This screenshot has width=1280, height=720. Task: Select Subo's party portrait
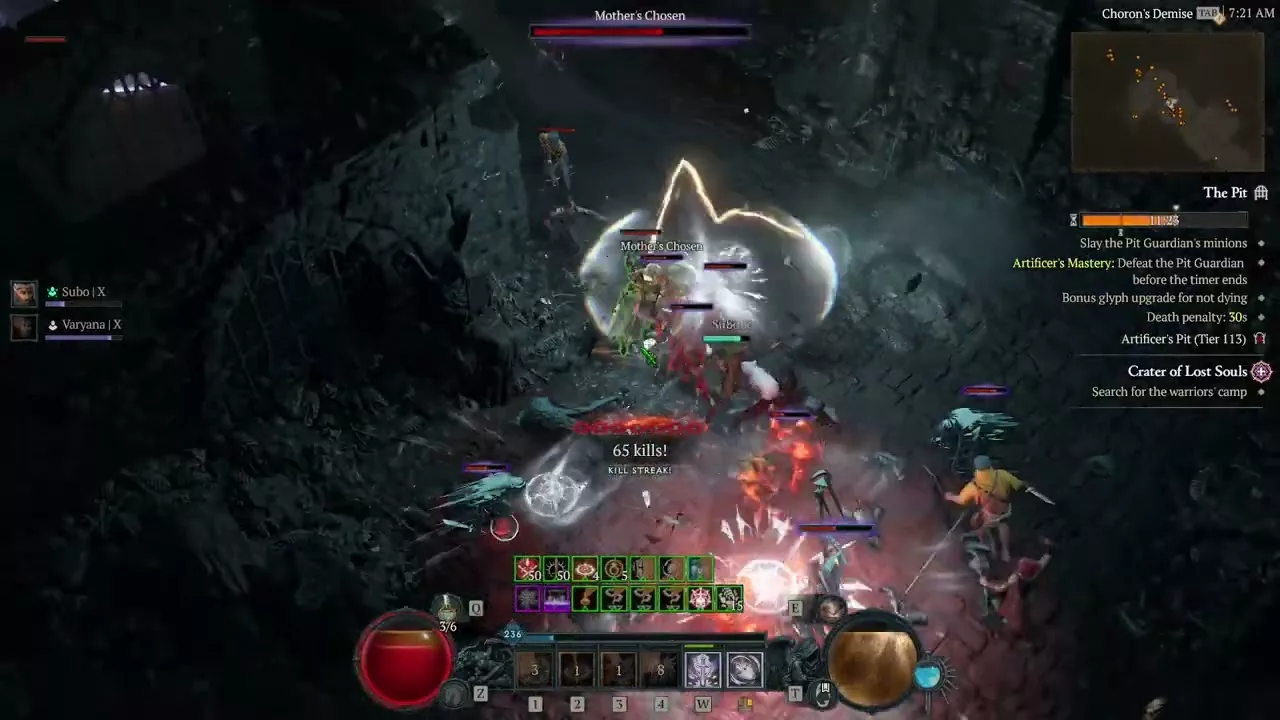[24, 293]
